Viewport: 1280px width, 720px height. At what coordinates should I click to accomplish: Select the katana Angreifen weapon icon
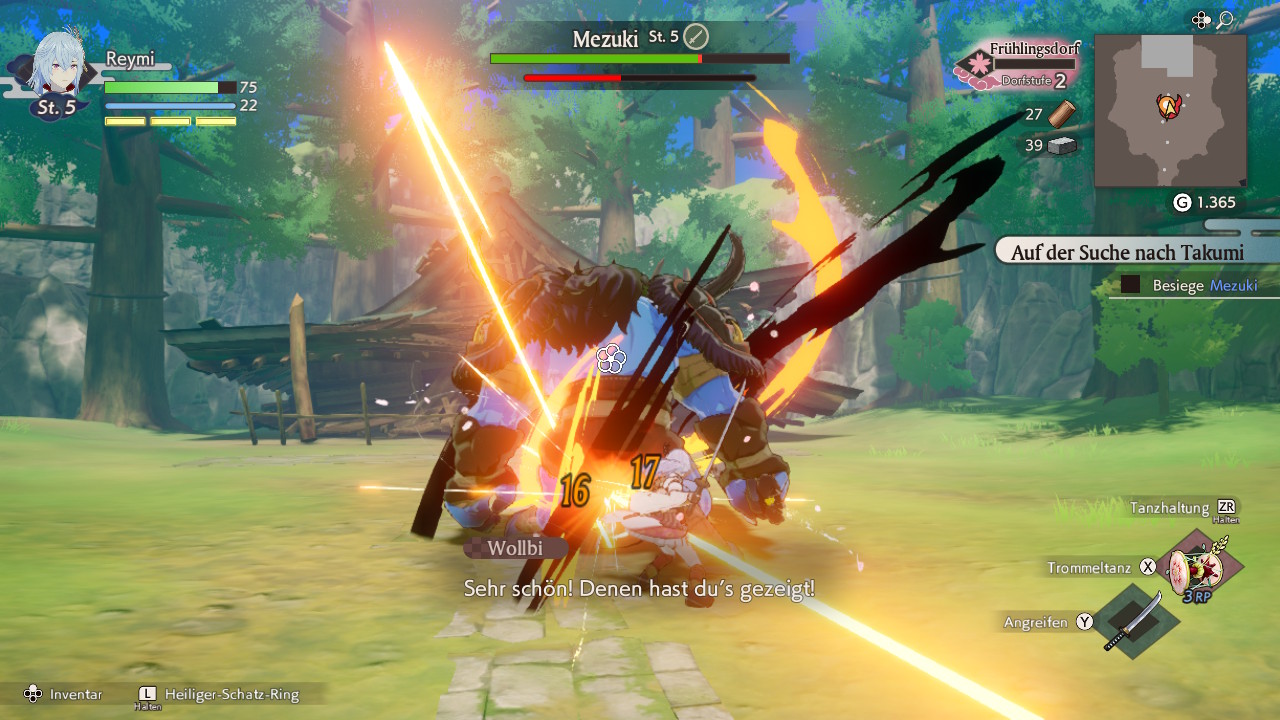click(x=1136, y=620)
